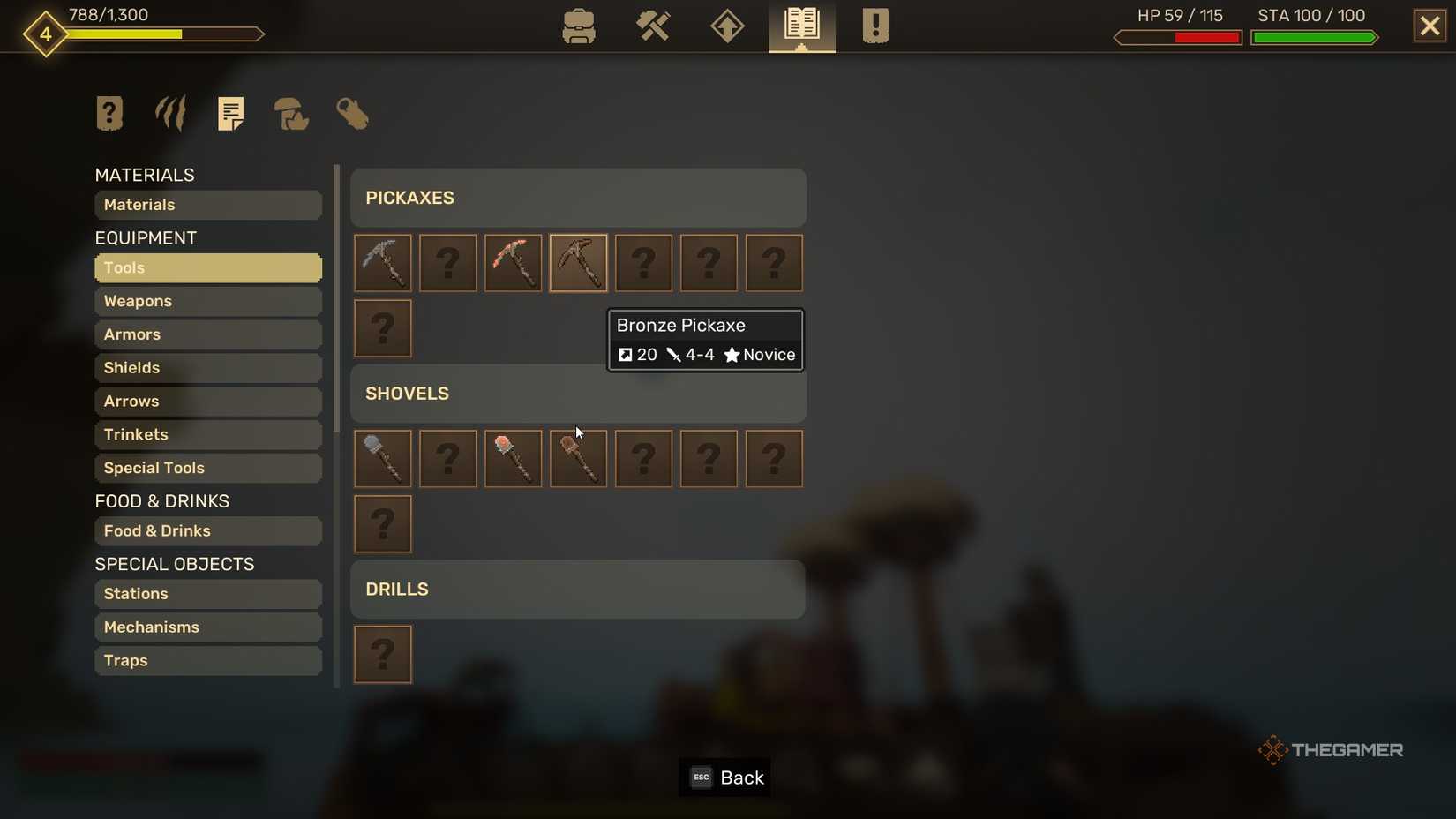Select the crafting hammer and pickaxe icon
The height and width of the screenshot is (819, 1456).
653,26
